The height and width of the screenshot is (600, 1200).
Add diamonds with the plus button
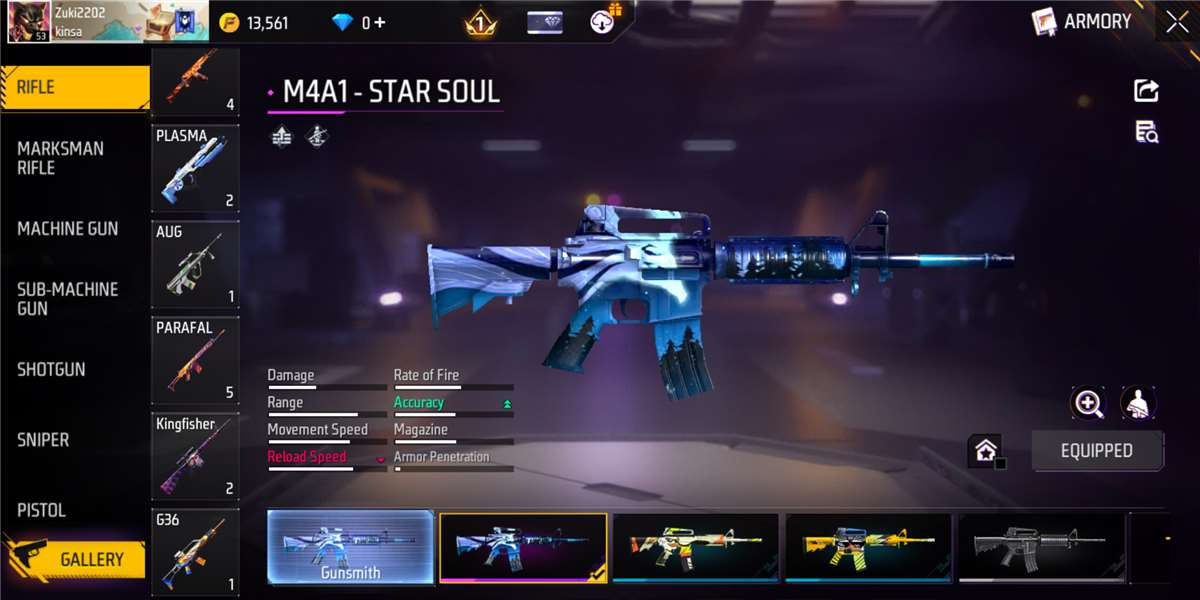(380, 22)
